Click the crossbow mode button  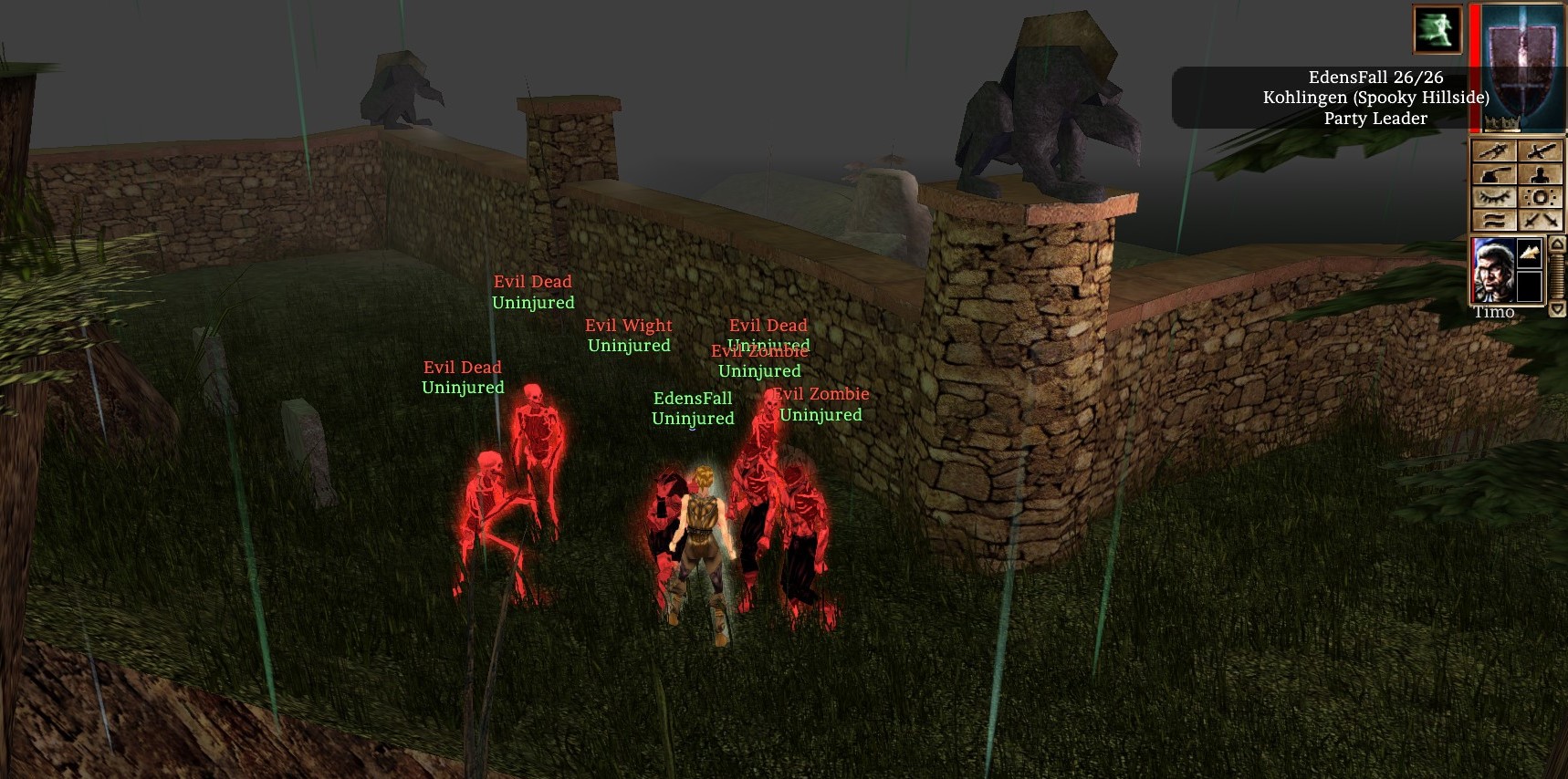pos(1493,151)
